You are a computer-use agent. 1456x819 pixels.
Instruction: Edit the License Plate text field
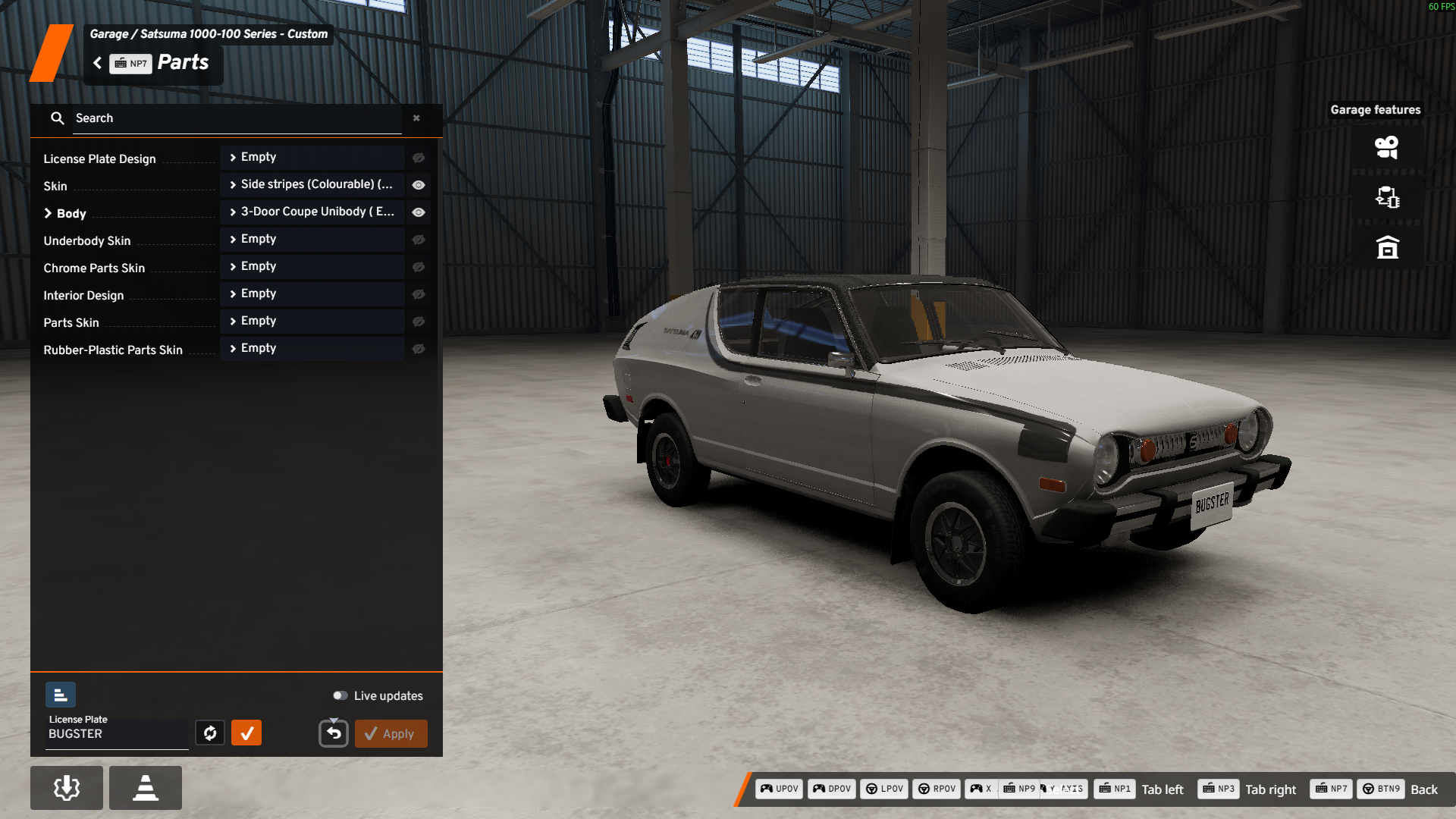[117, 734]
